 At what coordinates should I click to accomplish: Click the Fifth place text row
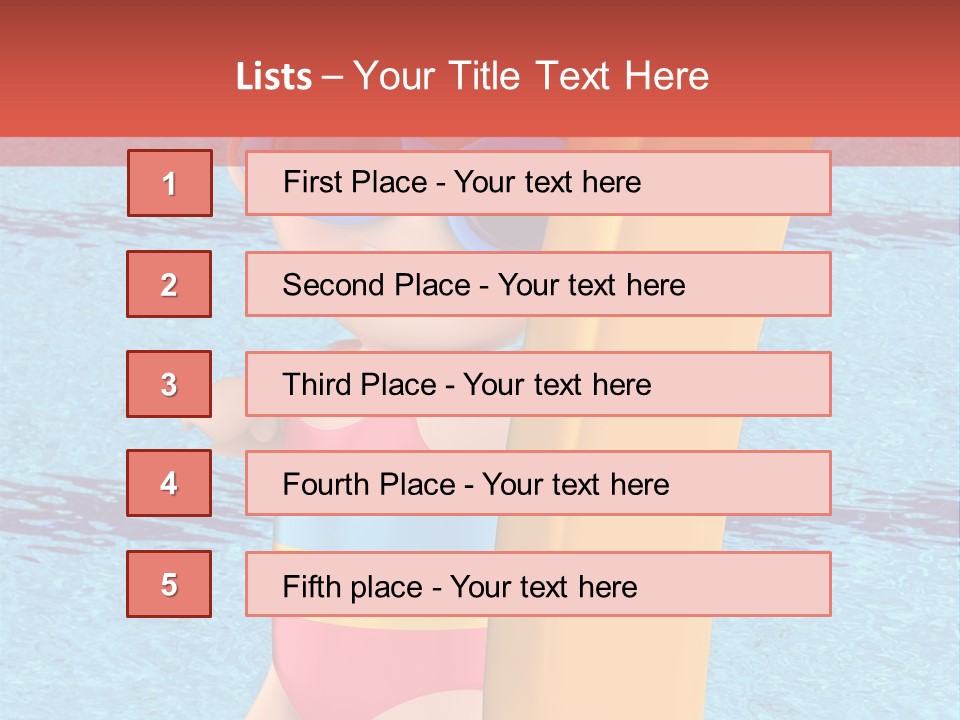pos(538,584)
